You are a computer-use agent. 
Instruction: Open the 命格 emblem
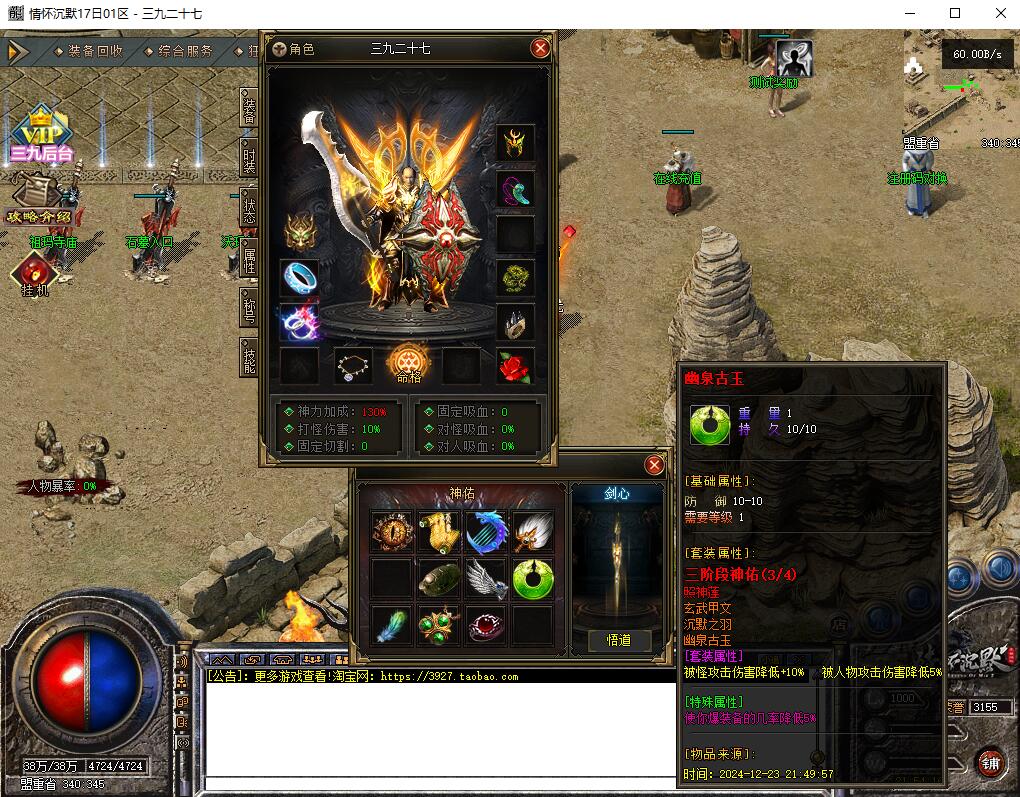pyautogui.click(x=408, y=362)
